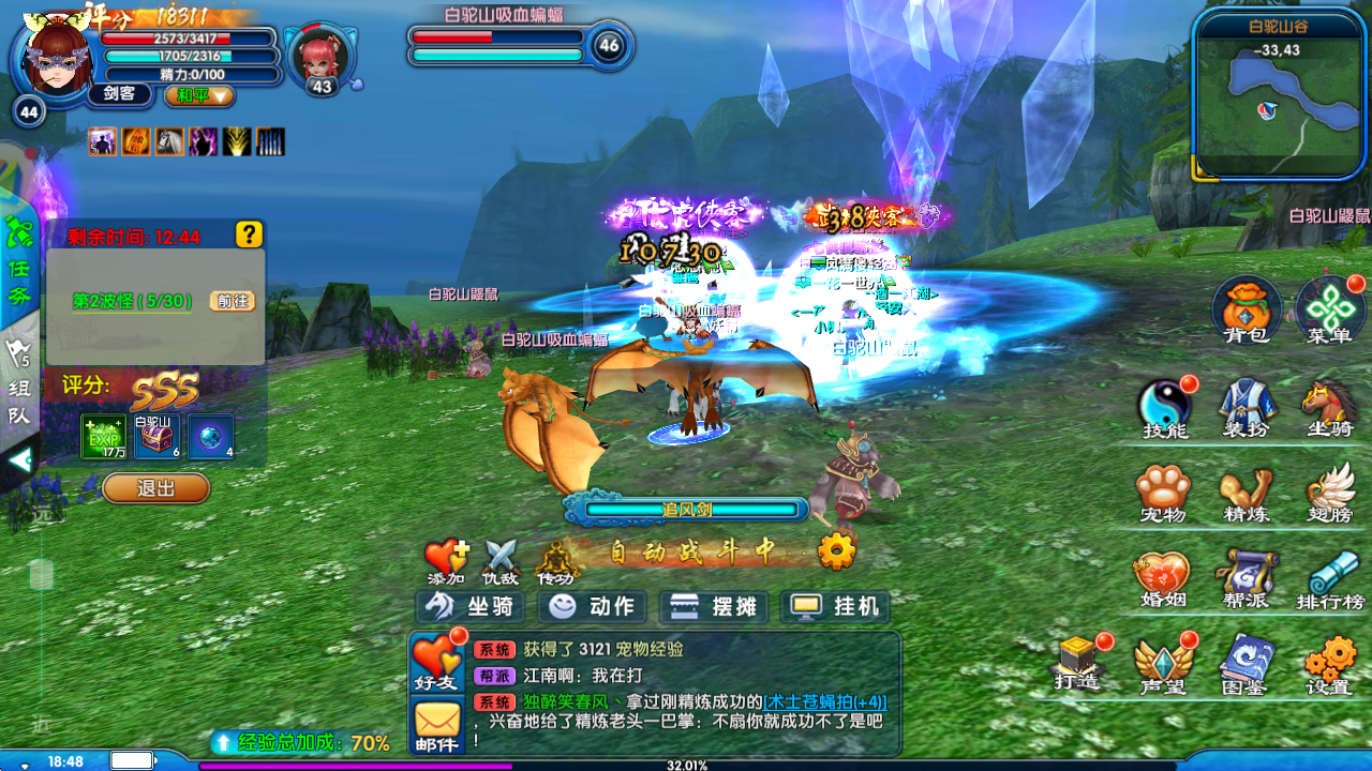The width and height of the screenshot is (1372, 771).
Task: Open the 帮派 guild panel
Action: (x=1247, y=581)
